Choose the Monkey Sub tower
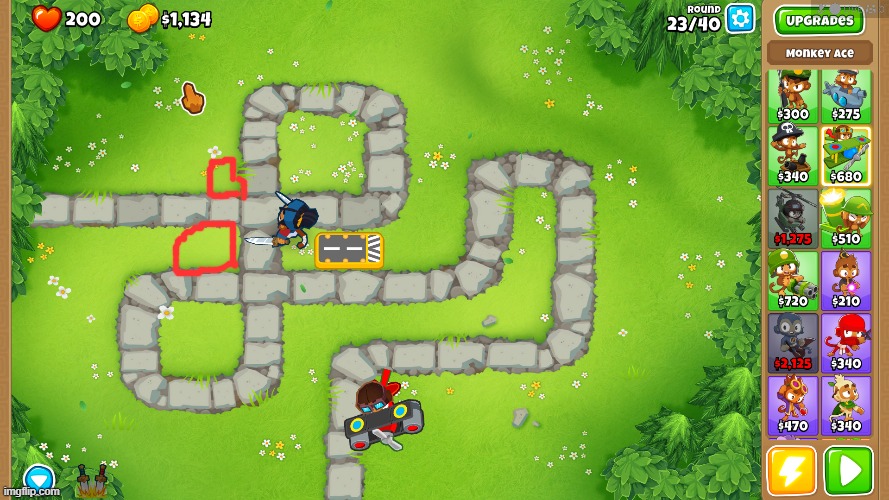 point(846,95)
